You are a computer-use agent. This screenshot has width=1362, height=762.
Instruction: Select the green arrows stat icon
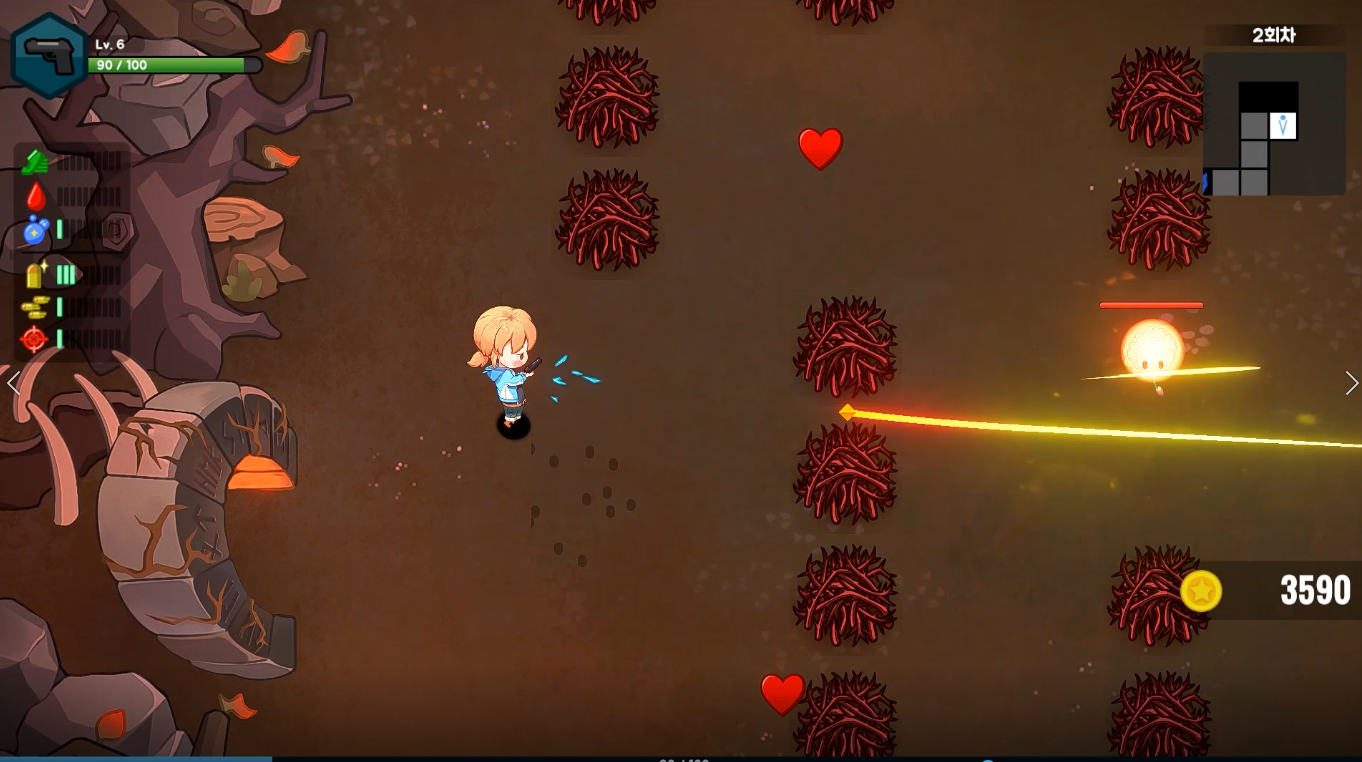pos(35,163)
